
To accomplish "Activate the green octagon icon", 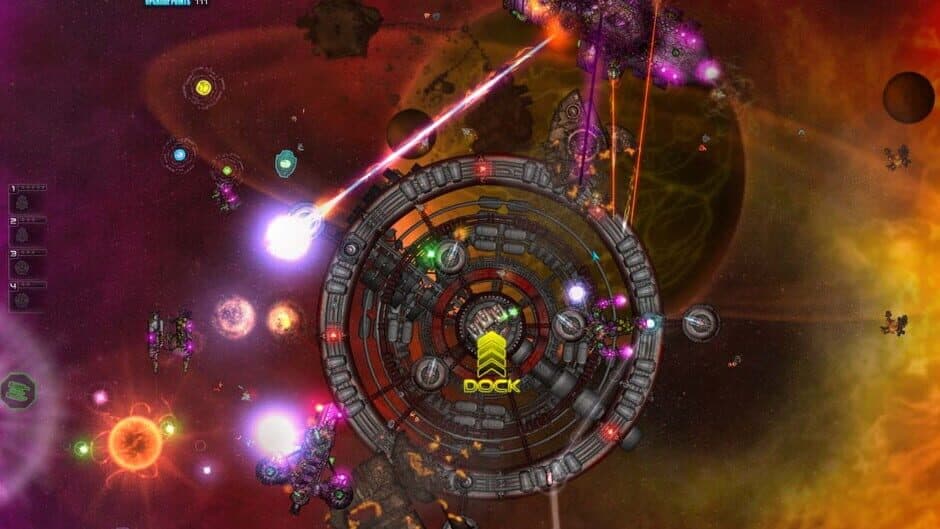I will coord(18,390).
